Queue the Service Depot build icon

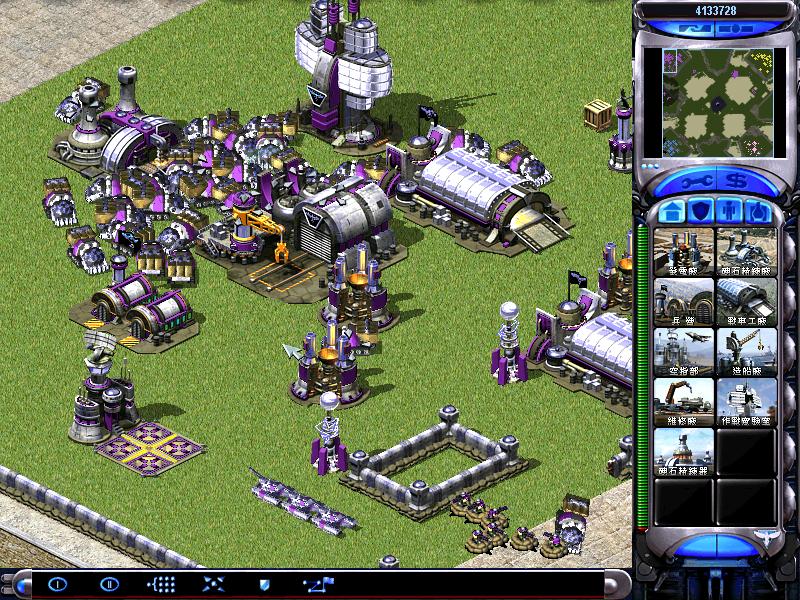point(684,401)
